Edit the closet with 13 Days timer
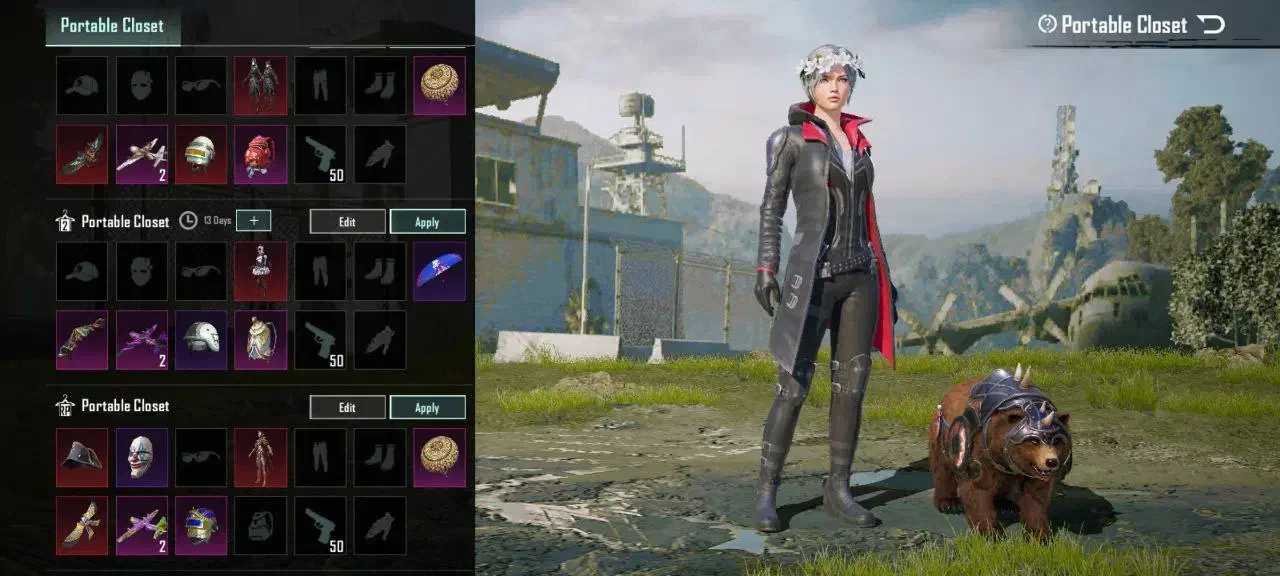 pyautogui.click(x=347, y=222)
